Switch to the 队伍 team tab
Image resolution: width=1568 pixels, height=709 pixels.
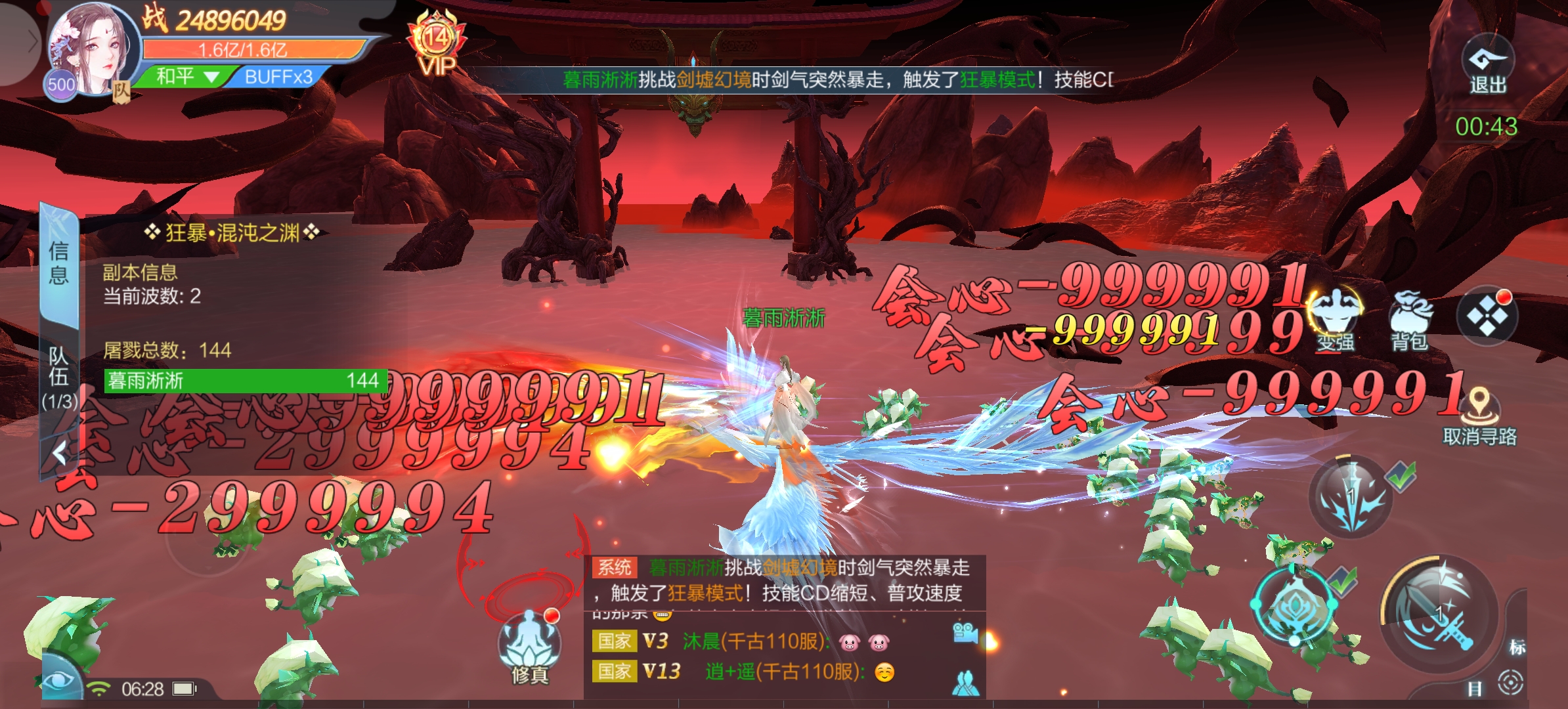[59, 376]
